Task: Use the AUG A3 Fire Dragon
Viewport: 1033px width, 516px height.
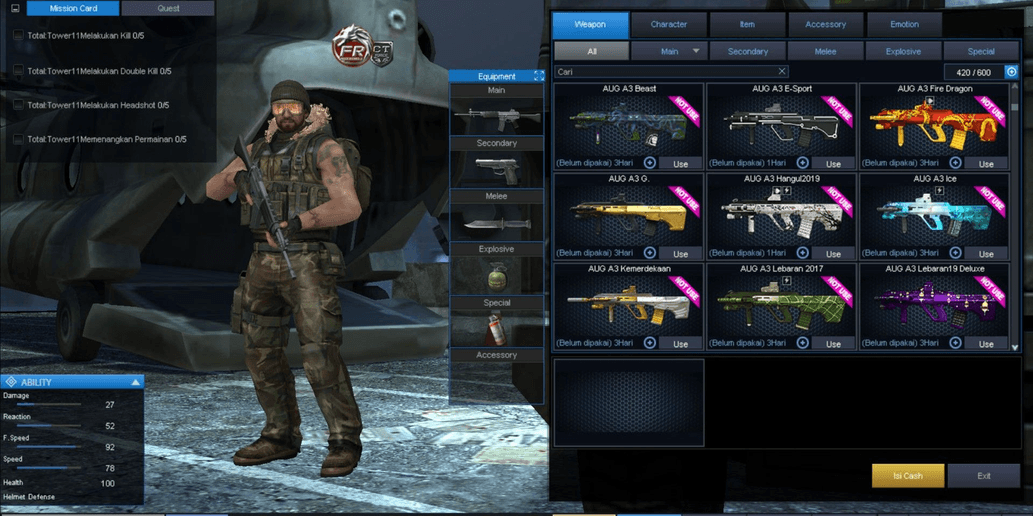Action: (986, 163)
